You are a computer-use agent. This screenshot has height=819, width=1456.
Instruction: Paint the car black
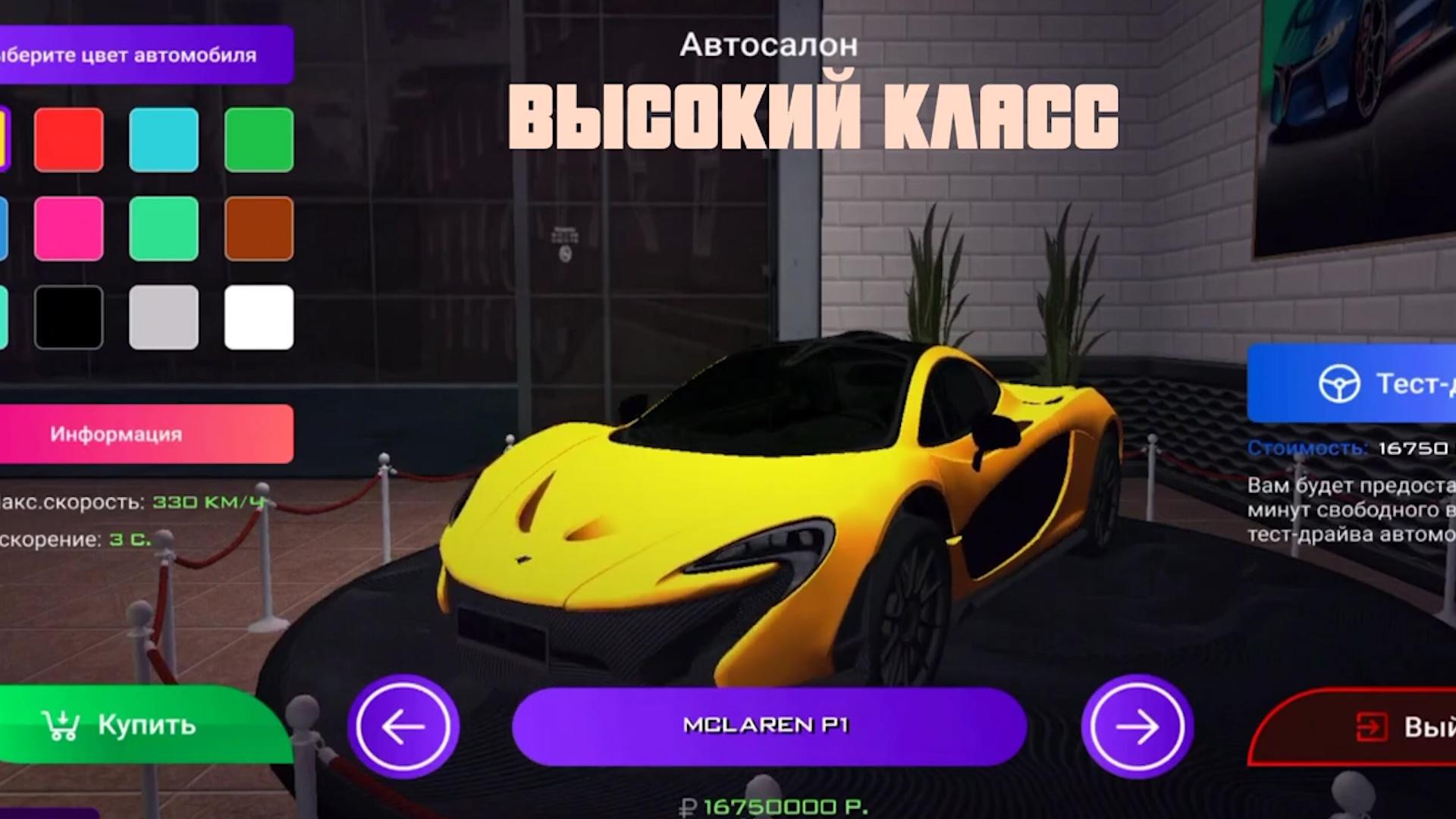(x=69, y=317)
